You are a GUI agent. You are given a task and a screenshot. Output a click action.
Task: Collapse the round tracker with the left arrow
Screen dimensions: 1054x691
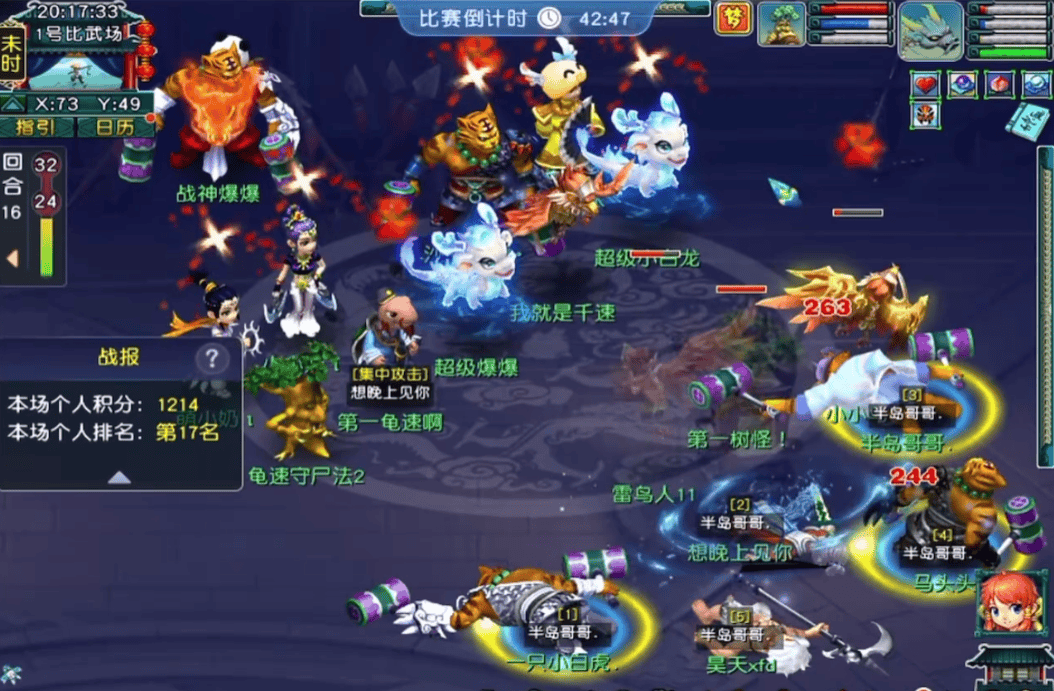coord(13,259)
